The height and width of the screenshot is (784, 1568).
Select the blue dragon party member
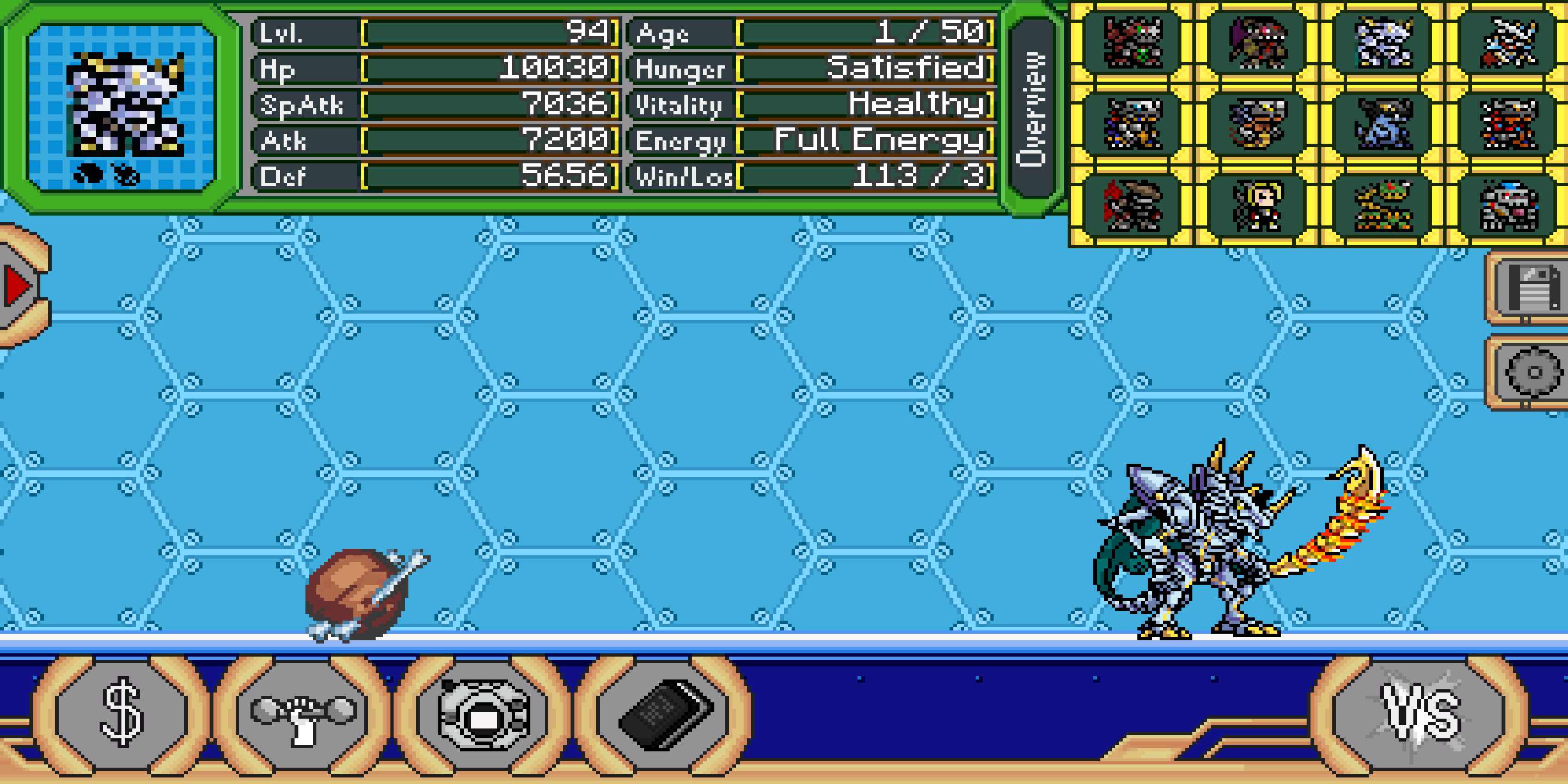[x=1383, y=125]
